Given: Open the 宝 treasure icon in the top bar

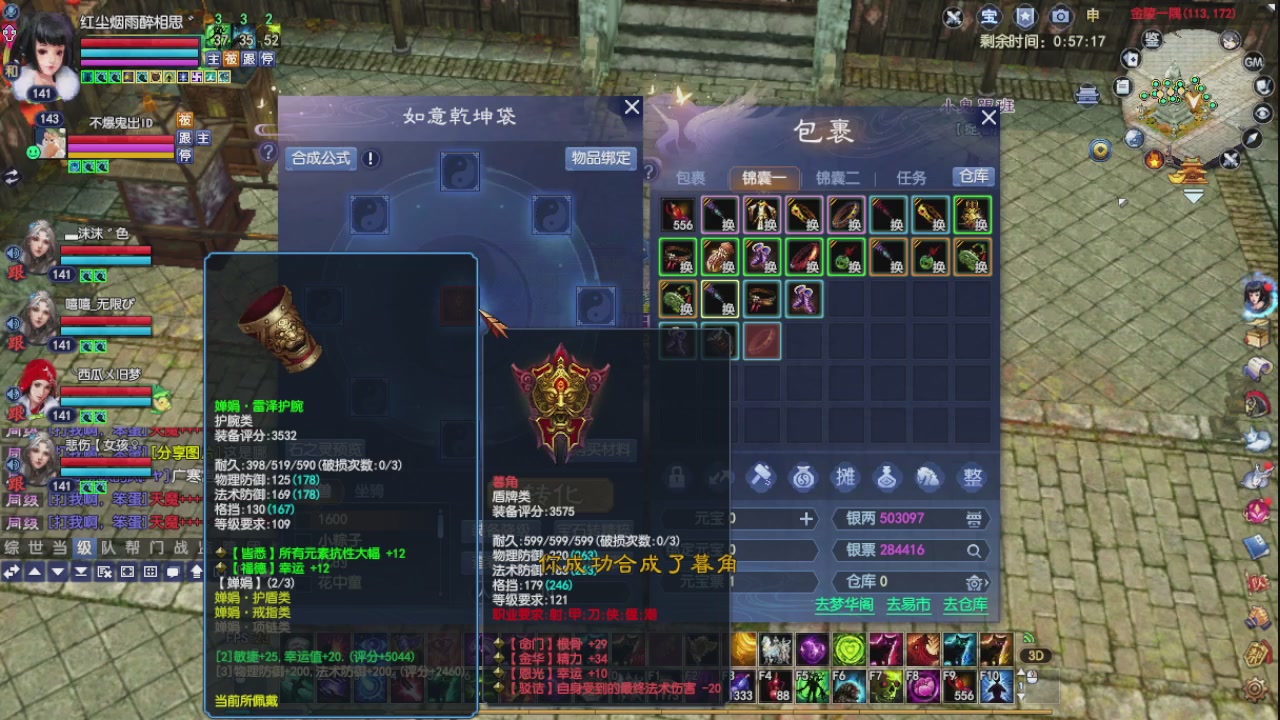Looking at the screenshot, I should pyautogui.click(x=988, y=16).
